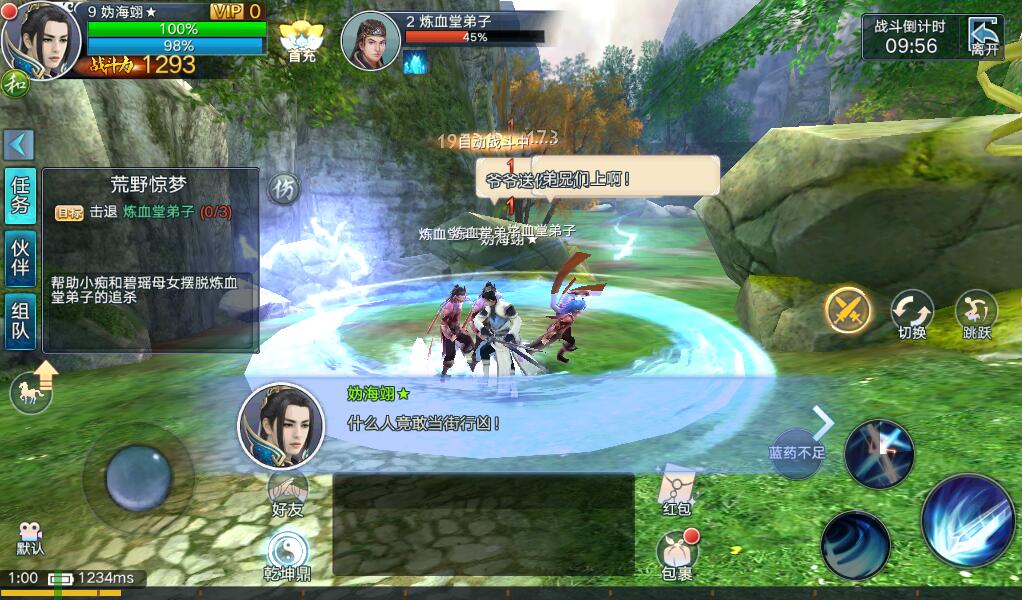Click the 默认 camera view button

[x=31, y=536]
